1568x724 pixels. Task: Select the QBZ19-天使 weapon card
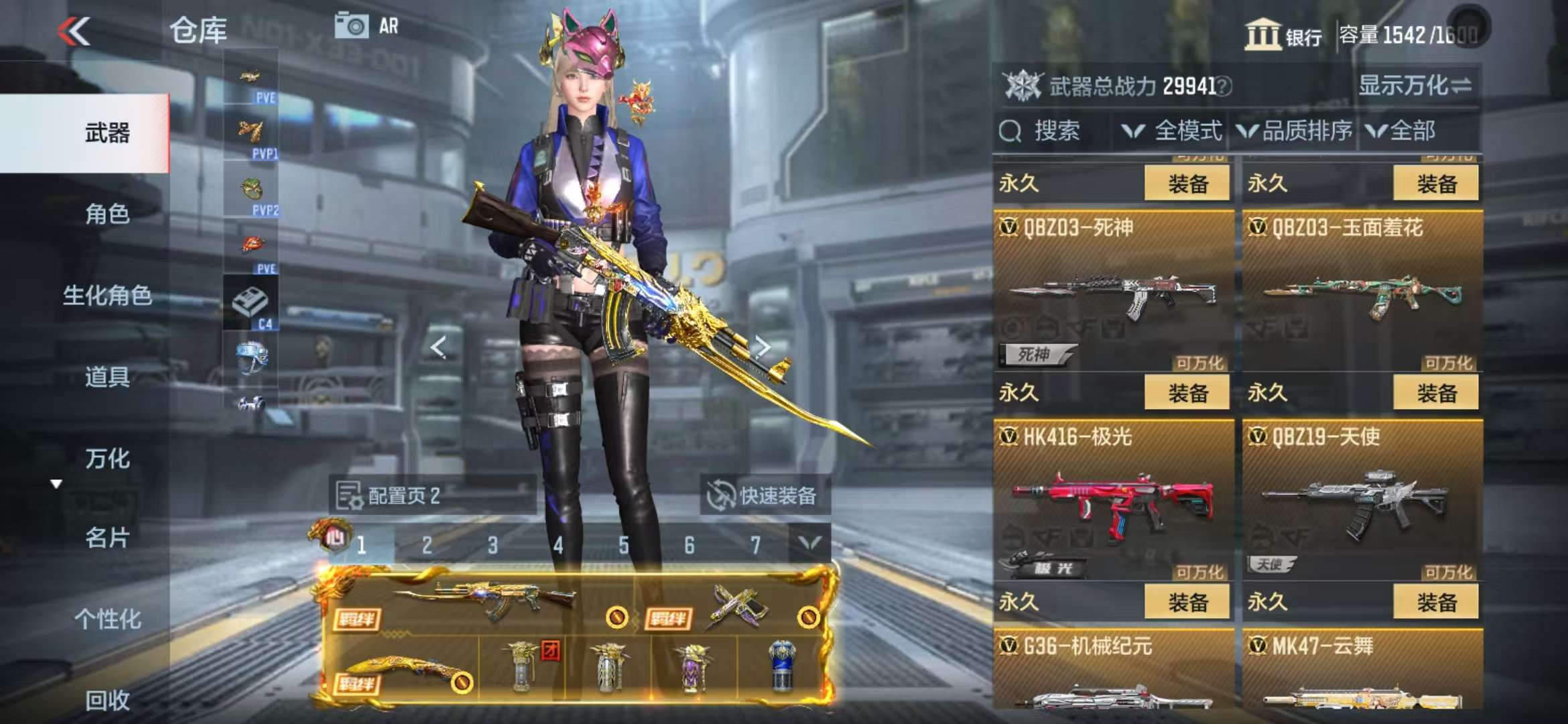click(x=1362, y=501)
